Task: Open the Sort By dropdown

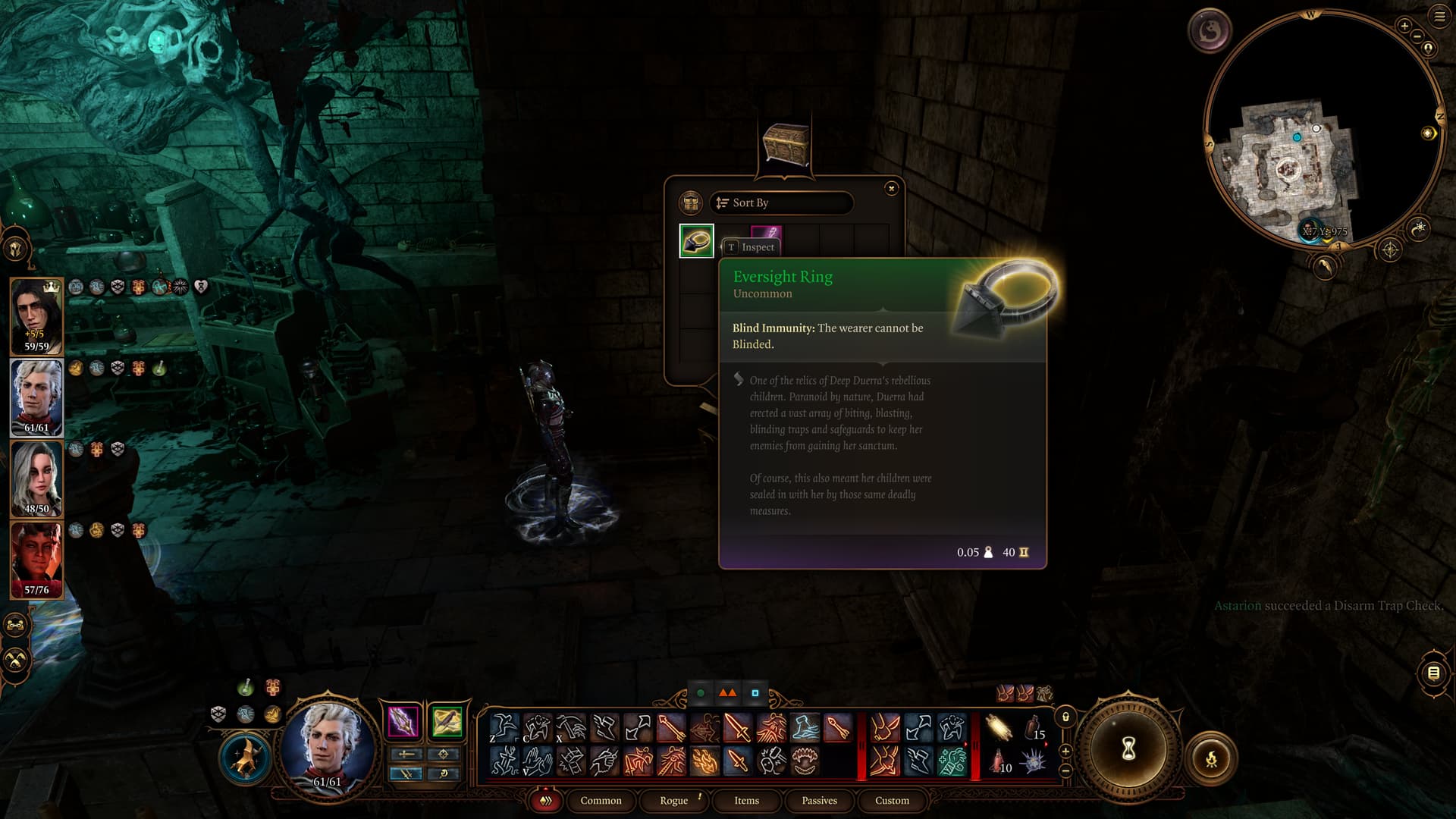Action: pyautogui.click(x=781, y=203)
